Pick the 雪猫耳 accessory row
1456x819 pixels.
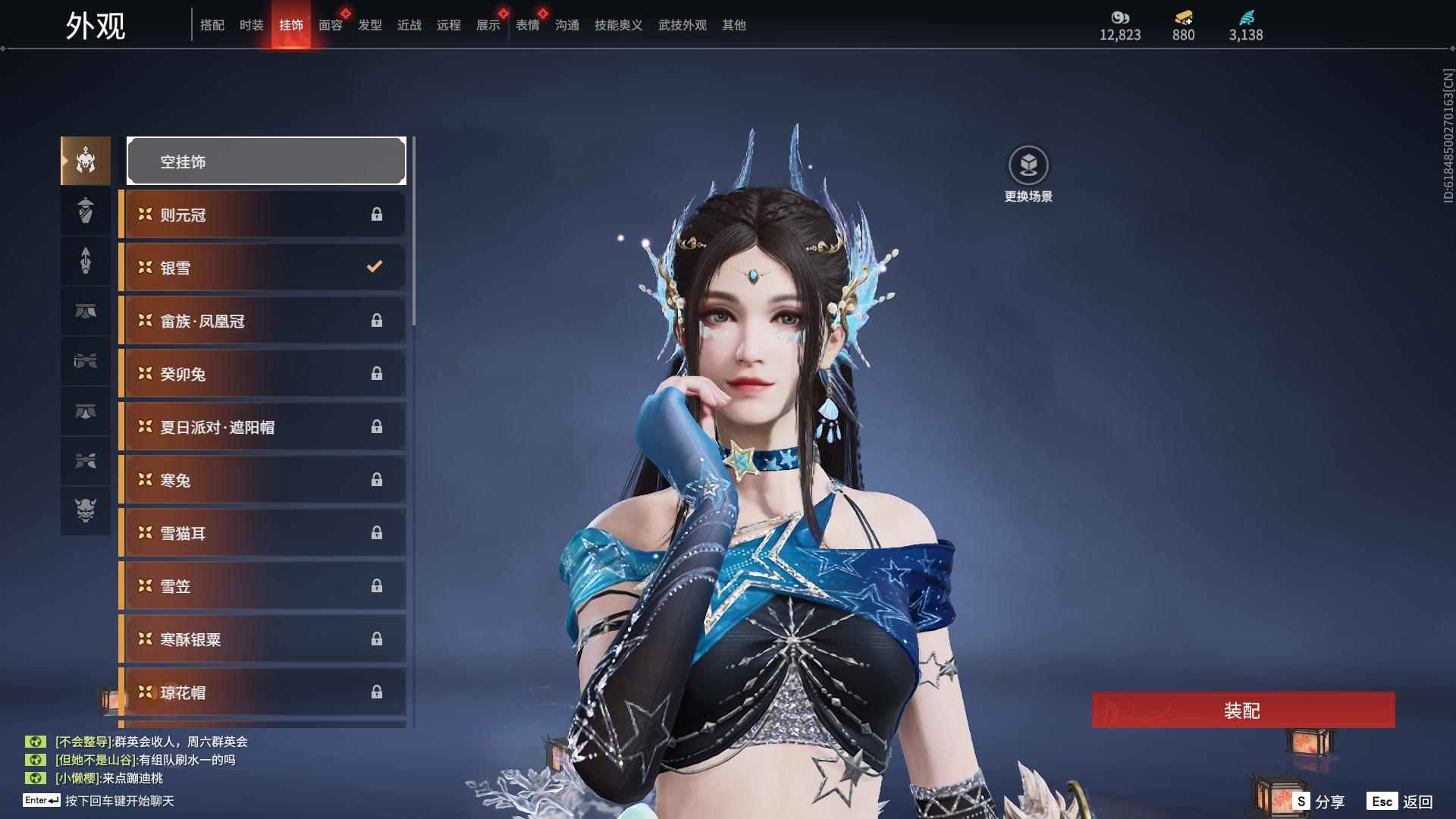pyautogui.click(x=263, y=533)
